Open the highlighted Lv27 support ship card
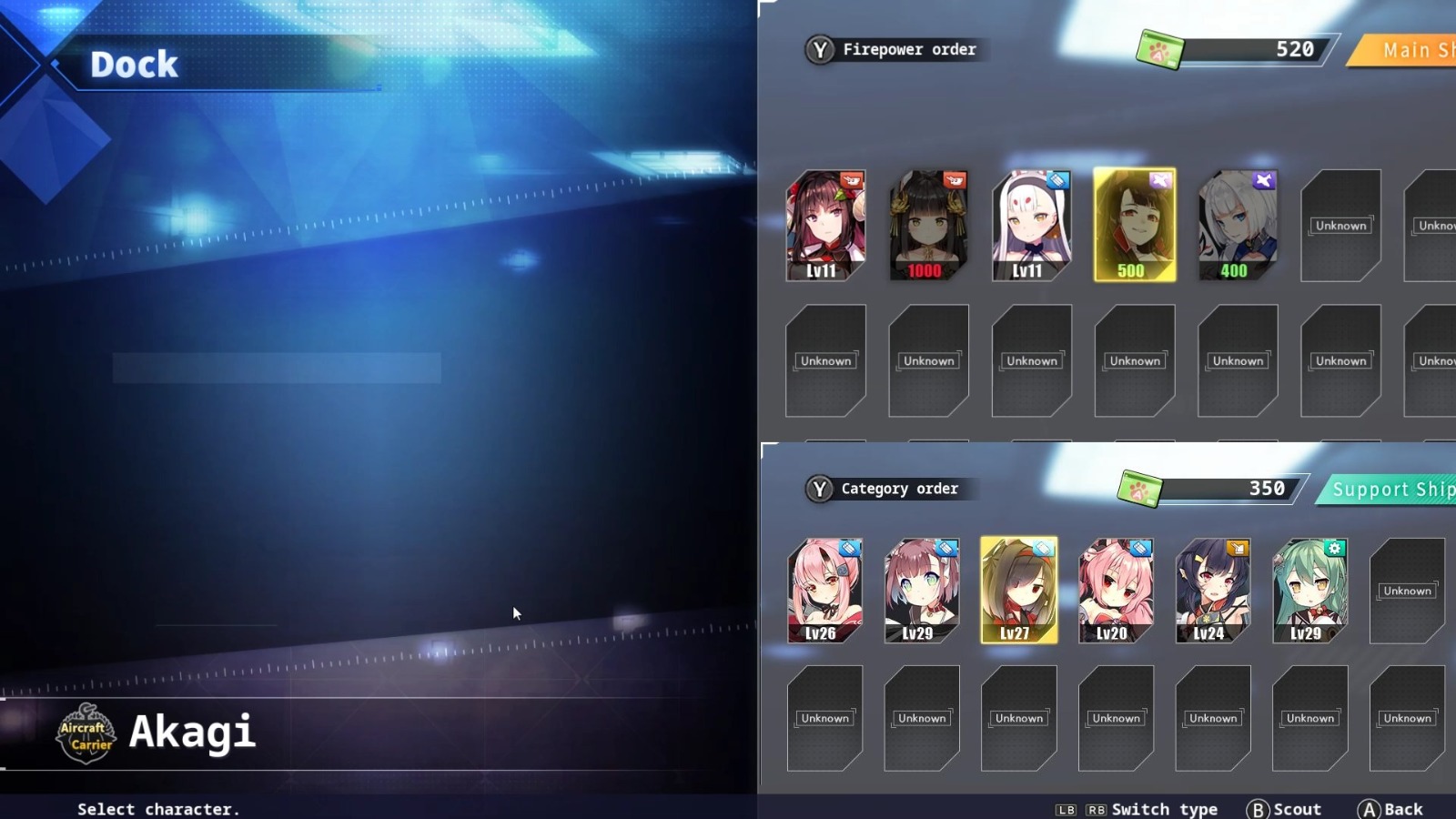This screenshot has height=819, width=1456. pos(1018,590)
